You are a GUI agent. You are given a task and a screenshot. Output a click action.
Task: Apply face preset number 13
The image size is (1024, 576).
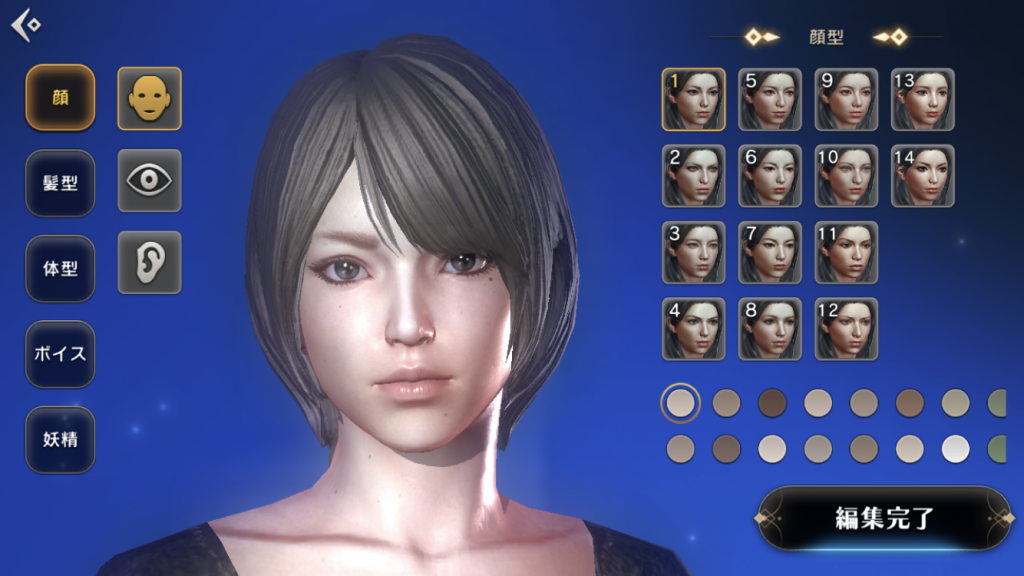pos(923,99)
